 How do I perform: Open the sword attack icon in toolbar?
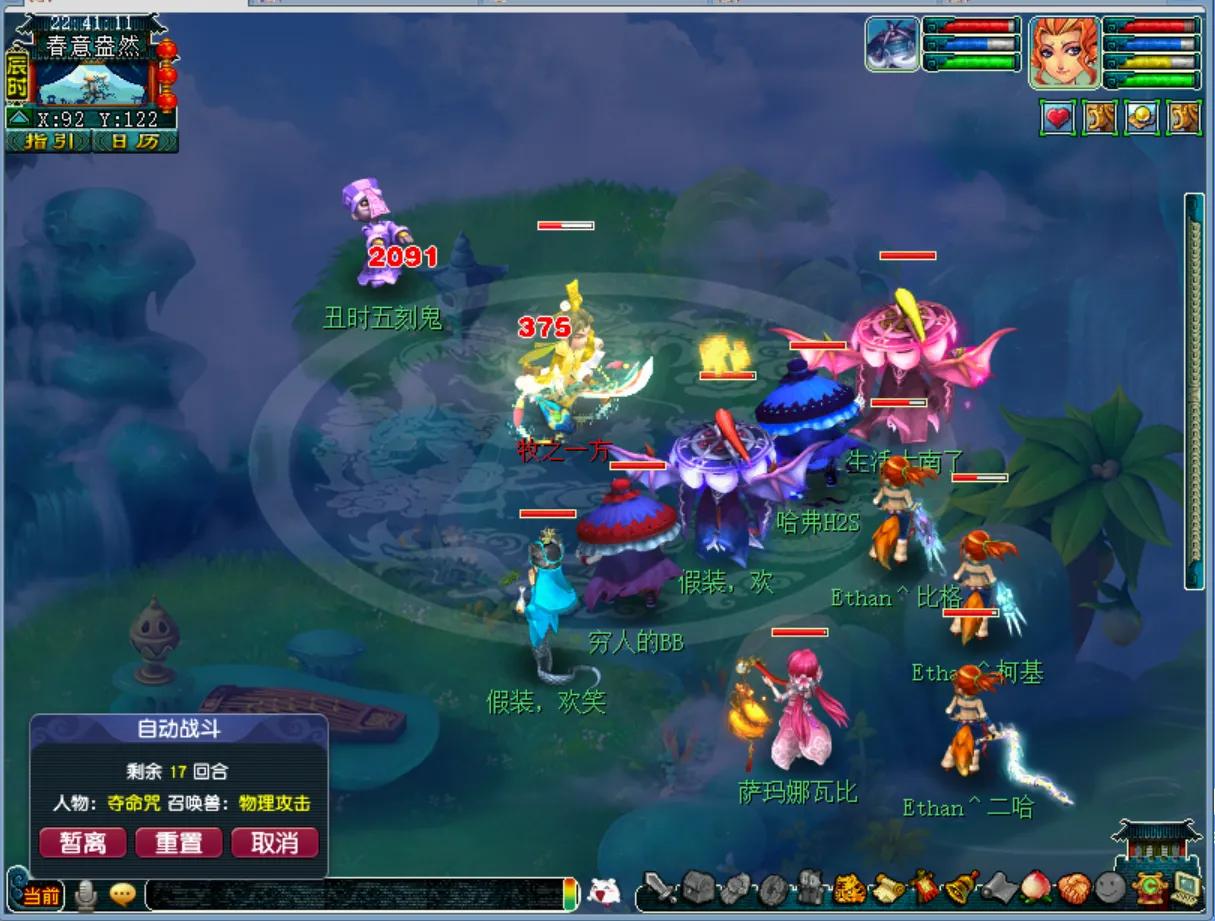pyautogui.click(x=660, y=887)
